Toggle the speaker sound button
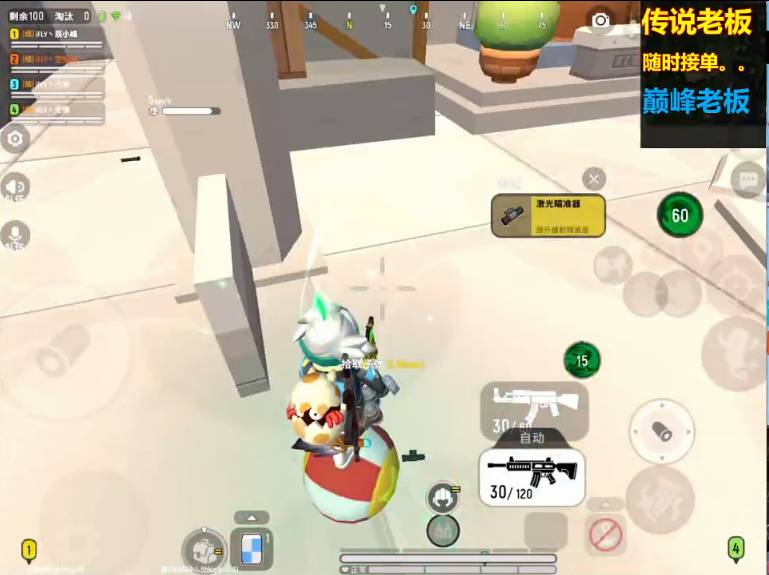Image resolution: width=769 pixels, height=575 pixels. (x=15, y=187)
